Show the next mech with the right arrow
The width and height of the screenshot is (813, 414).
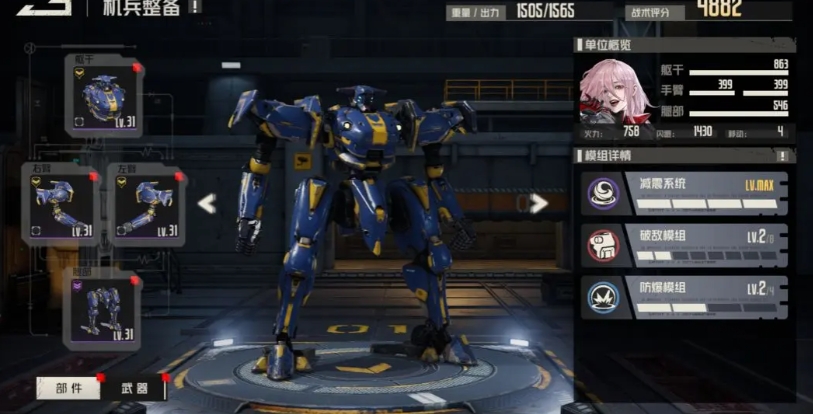pyautogui.click(x=538, y=204)
